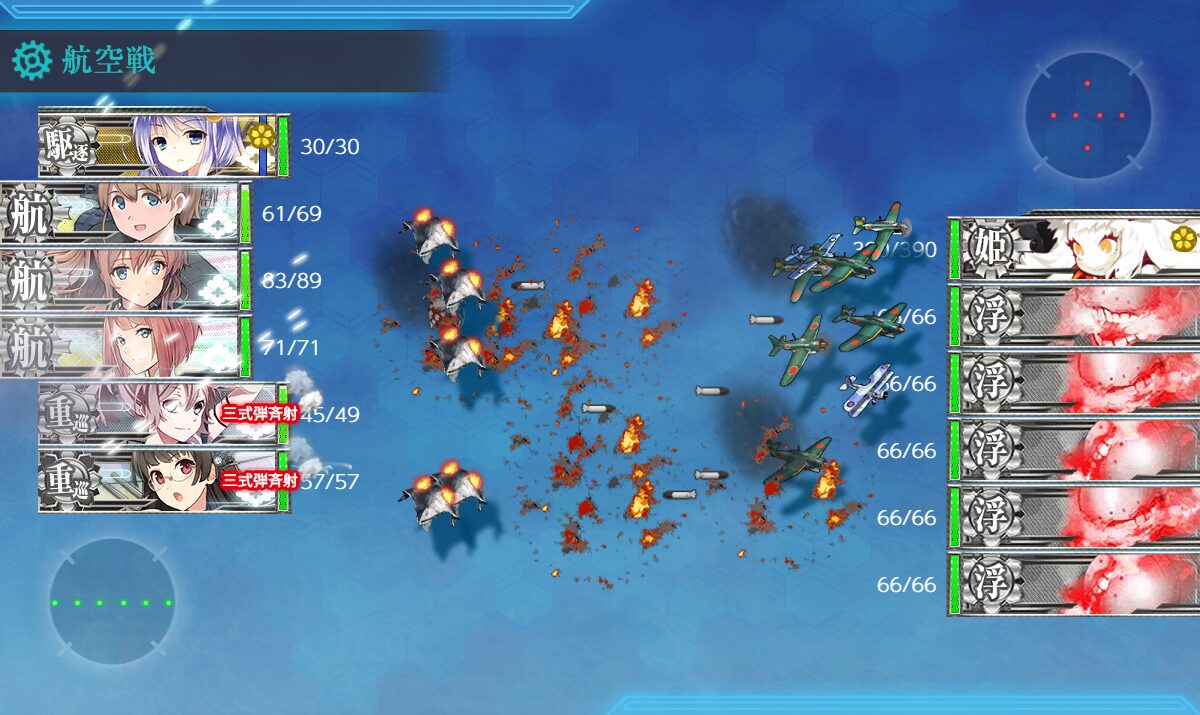Click the white-haired 姫 enemy boss banner
The image size is (1200, 715).
click(1075, 247)
